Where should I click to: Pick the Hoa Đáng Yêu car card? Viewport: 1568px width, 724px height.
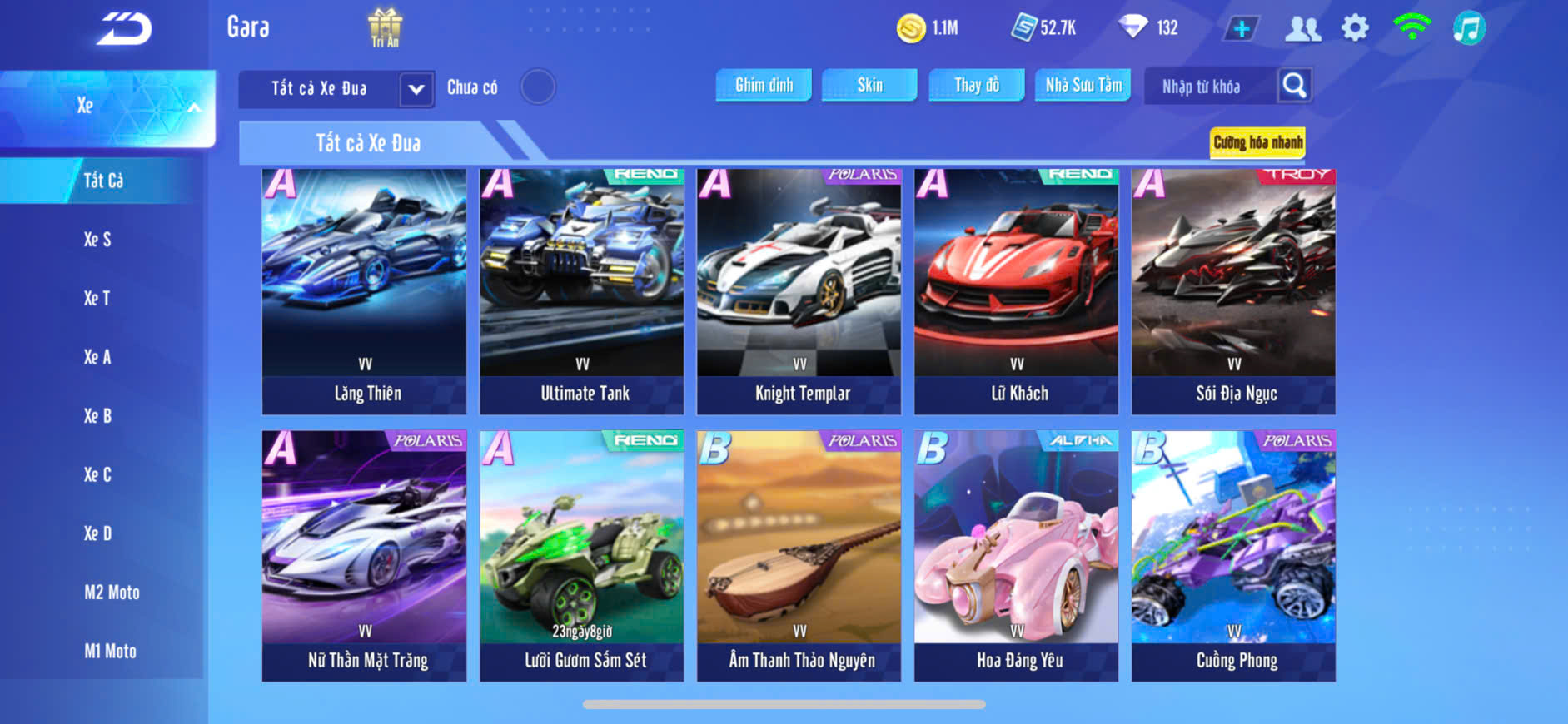(1016, 556)
